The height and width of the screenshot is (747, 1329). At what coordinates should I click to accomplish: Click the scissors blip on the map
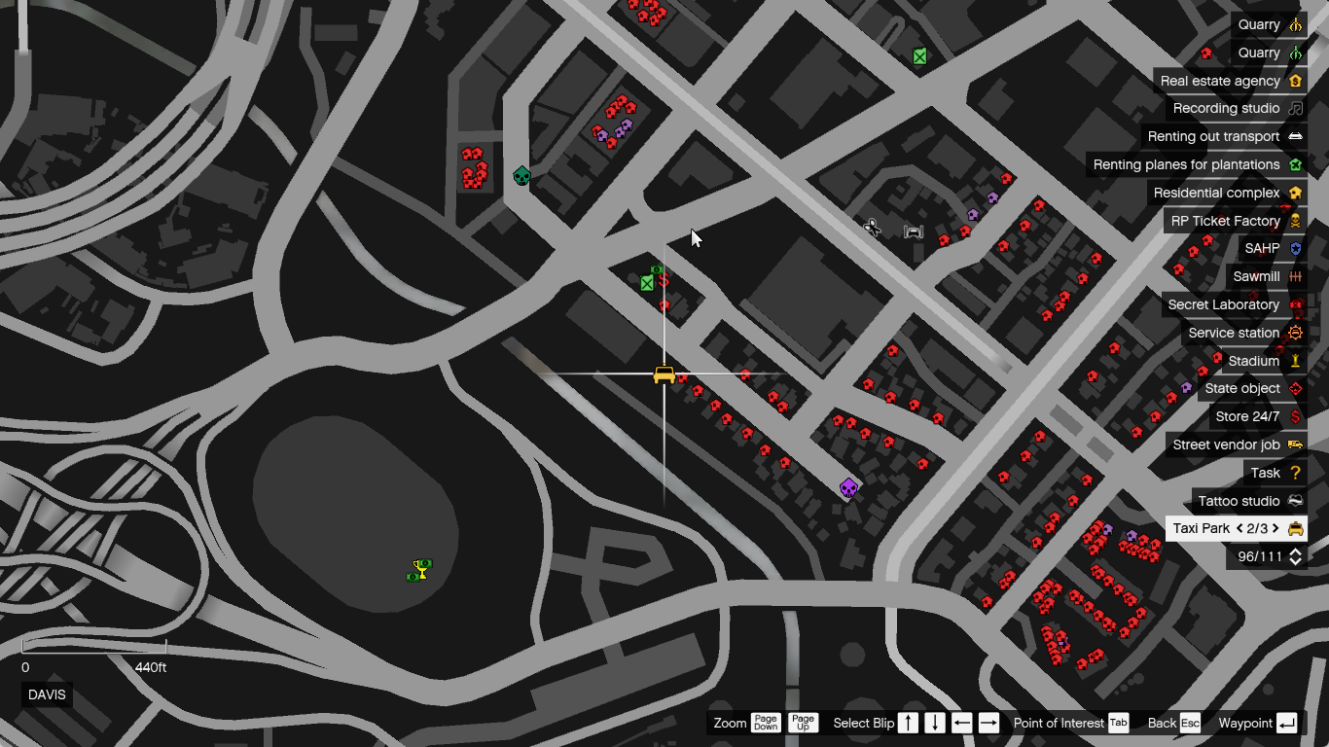[869, 227]
